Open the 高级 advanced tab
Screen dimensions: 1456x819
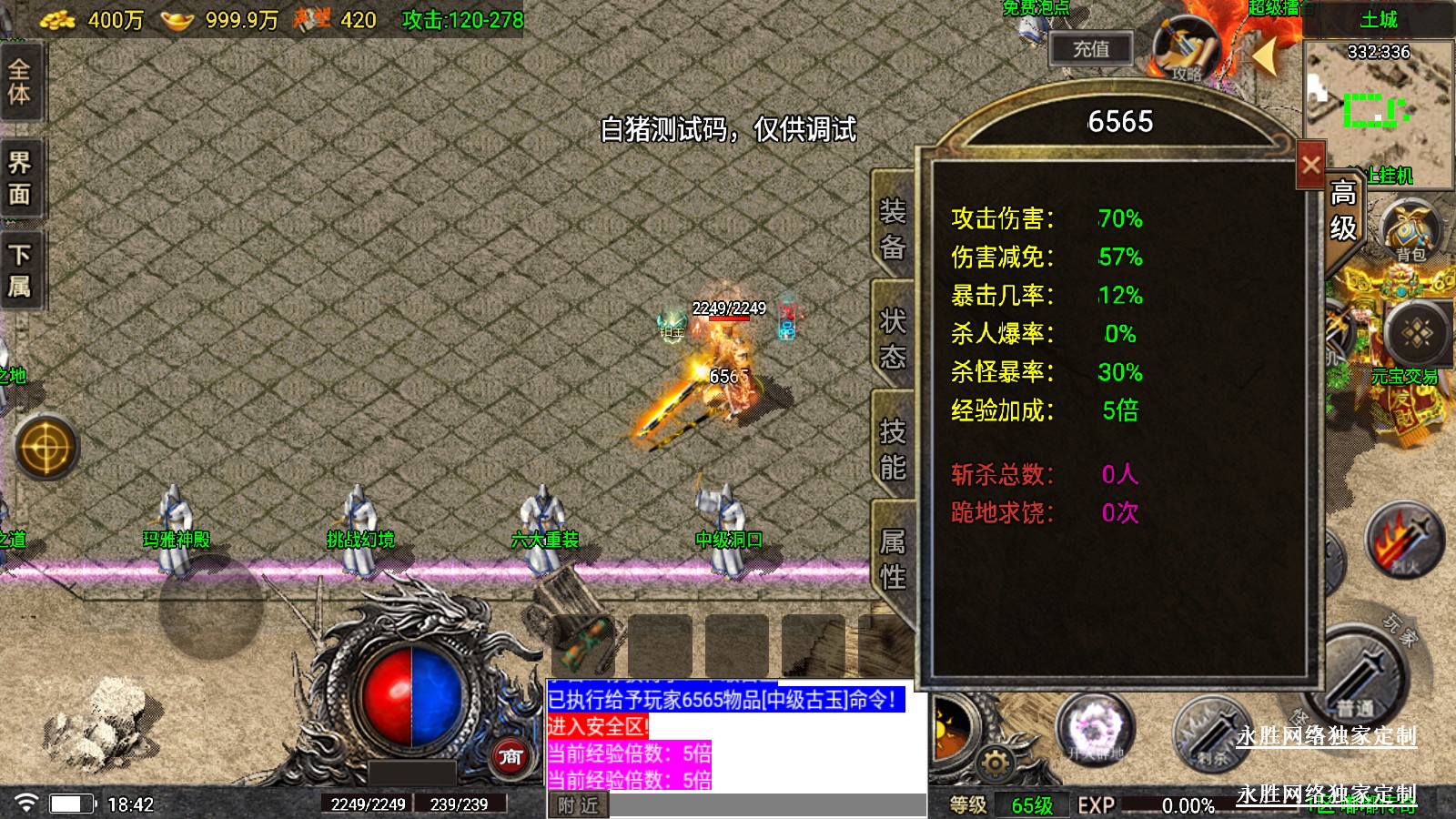[1343, 210]
